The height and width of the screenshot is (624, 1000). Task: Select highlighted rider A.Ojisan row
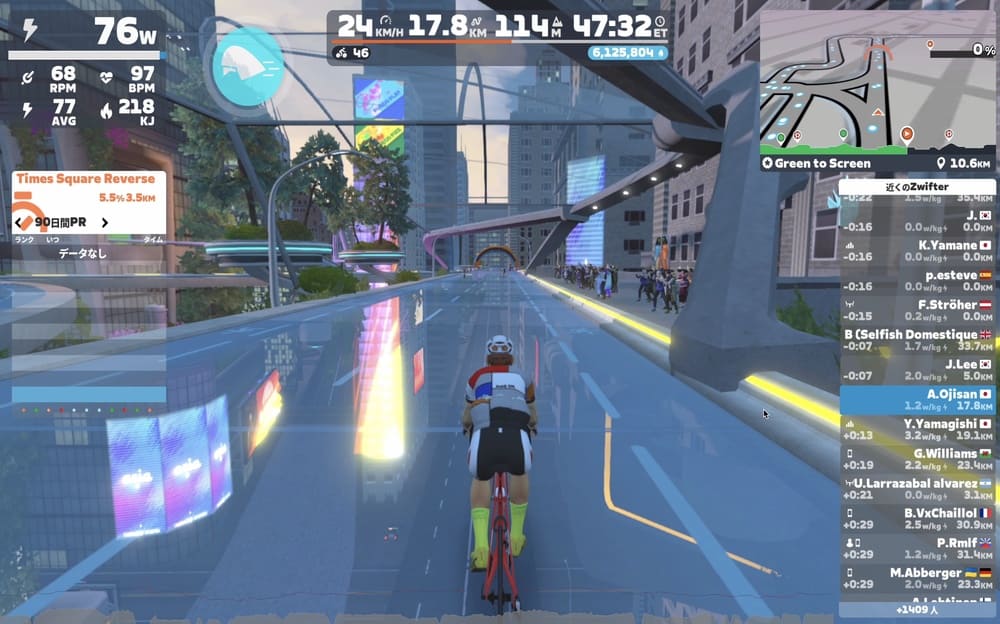coord(918,400)
